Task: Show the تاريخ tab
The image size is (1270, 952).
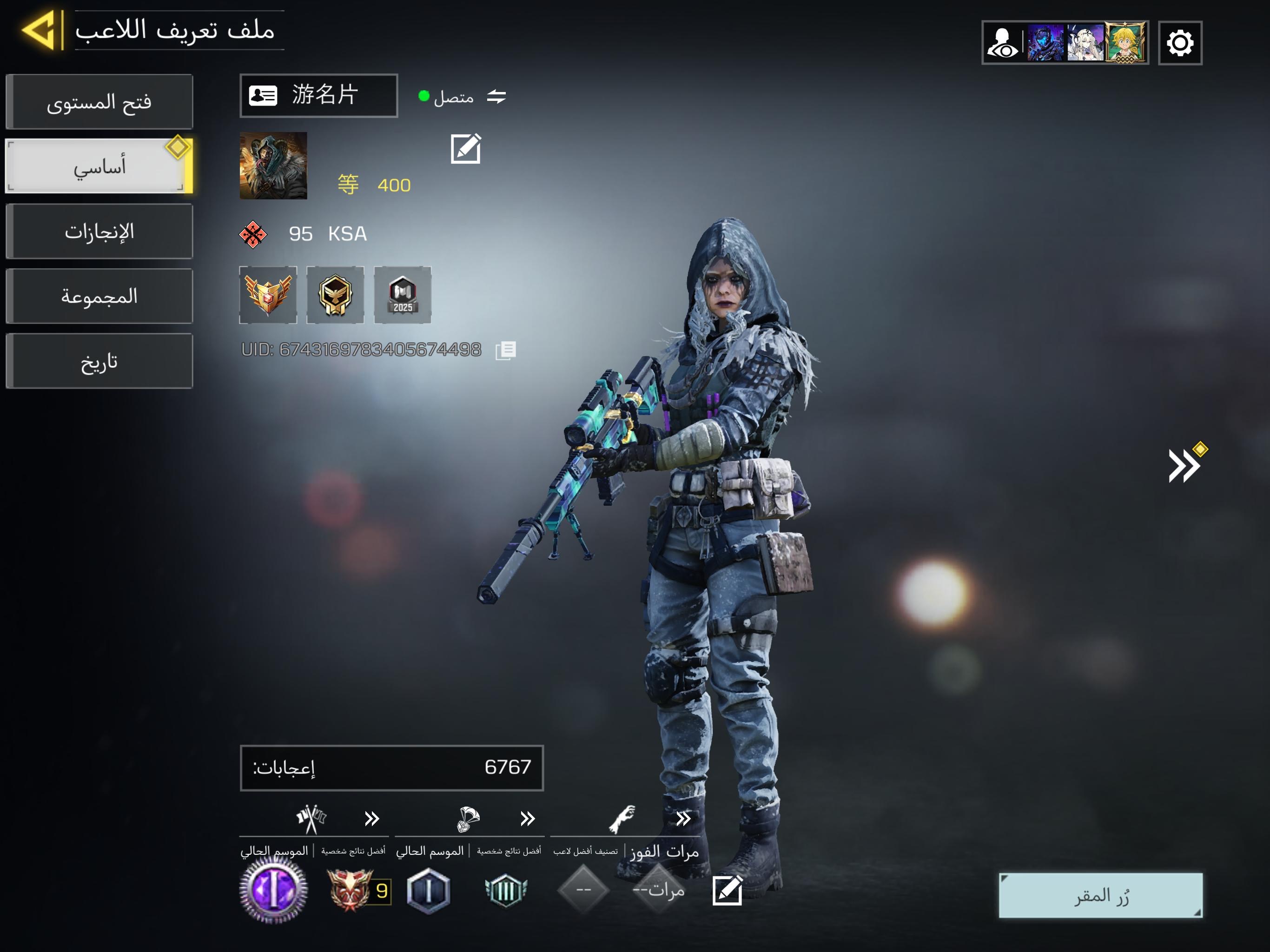Action: pyautogui.click(x=99, y=361)
